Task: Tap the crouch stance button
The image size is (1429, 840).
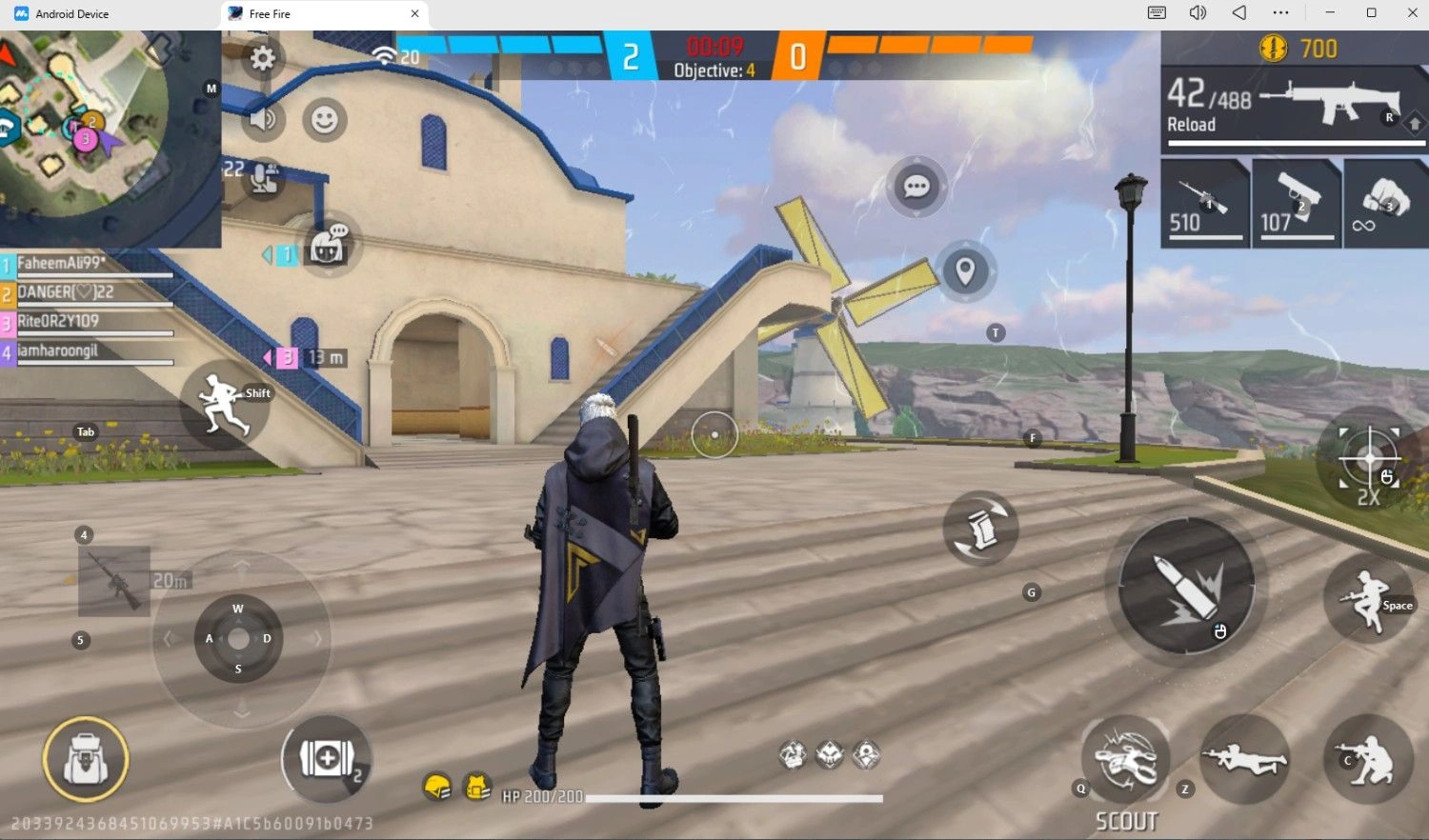Action: click(x=1368, y=759)
